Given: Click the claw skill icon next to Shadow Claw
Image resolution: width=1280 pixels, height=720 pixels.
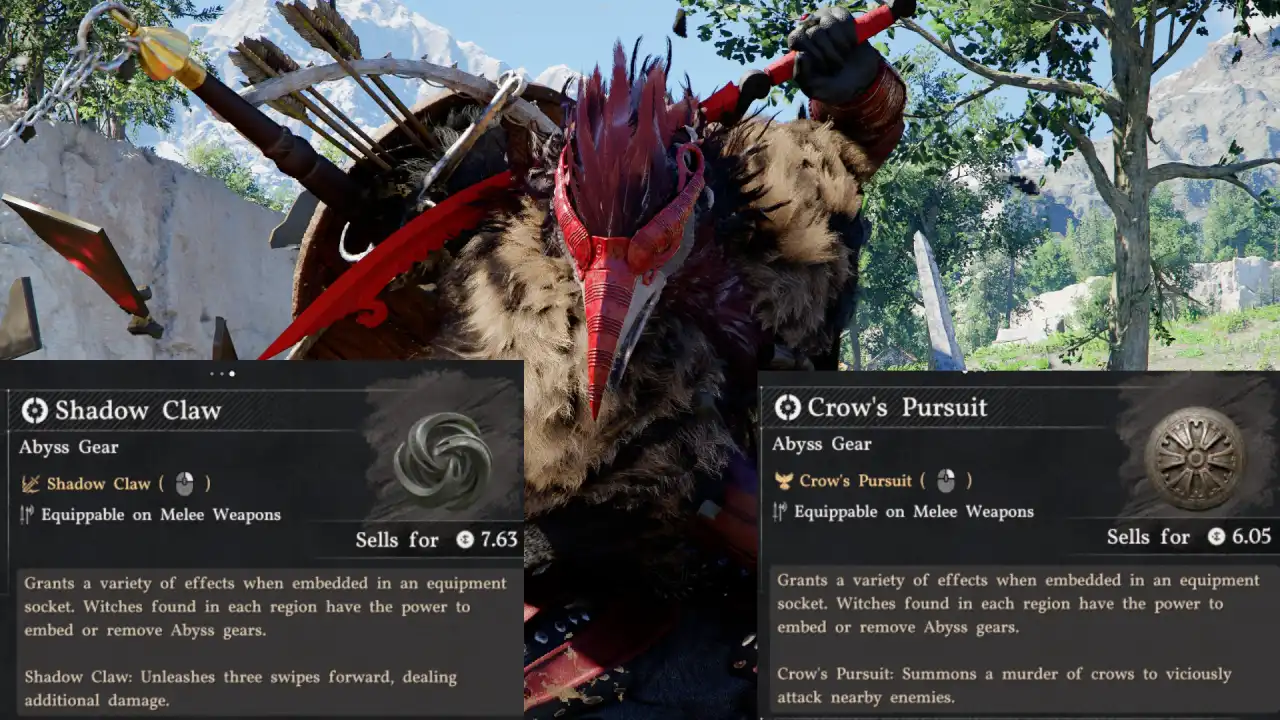Looking at the screenshot, I should [32, 484].
